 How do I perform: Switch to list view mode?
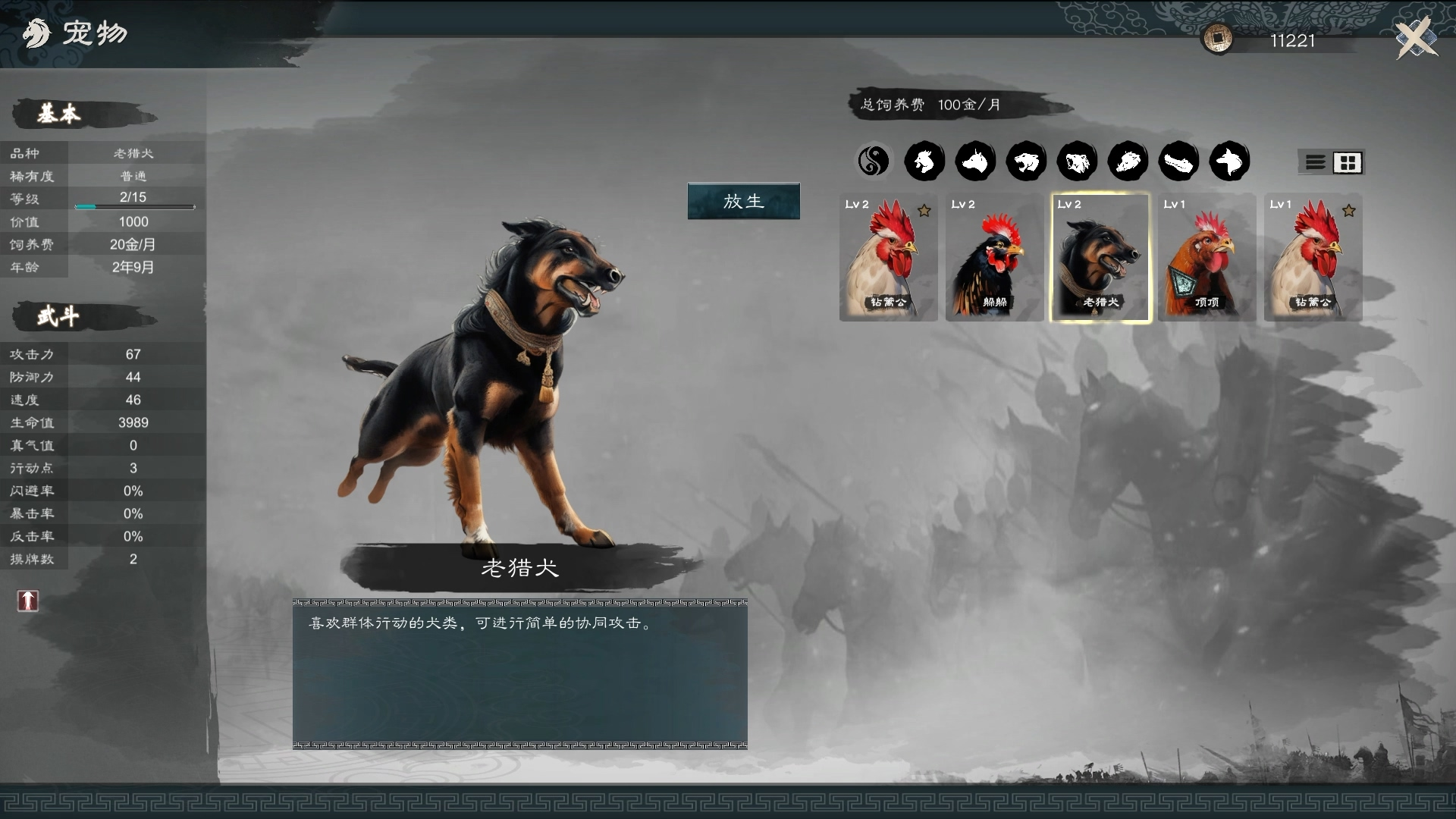[1315, 162]
